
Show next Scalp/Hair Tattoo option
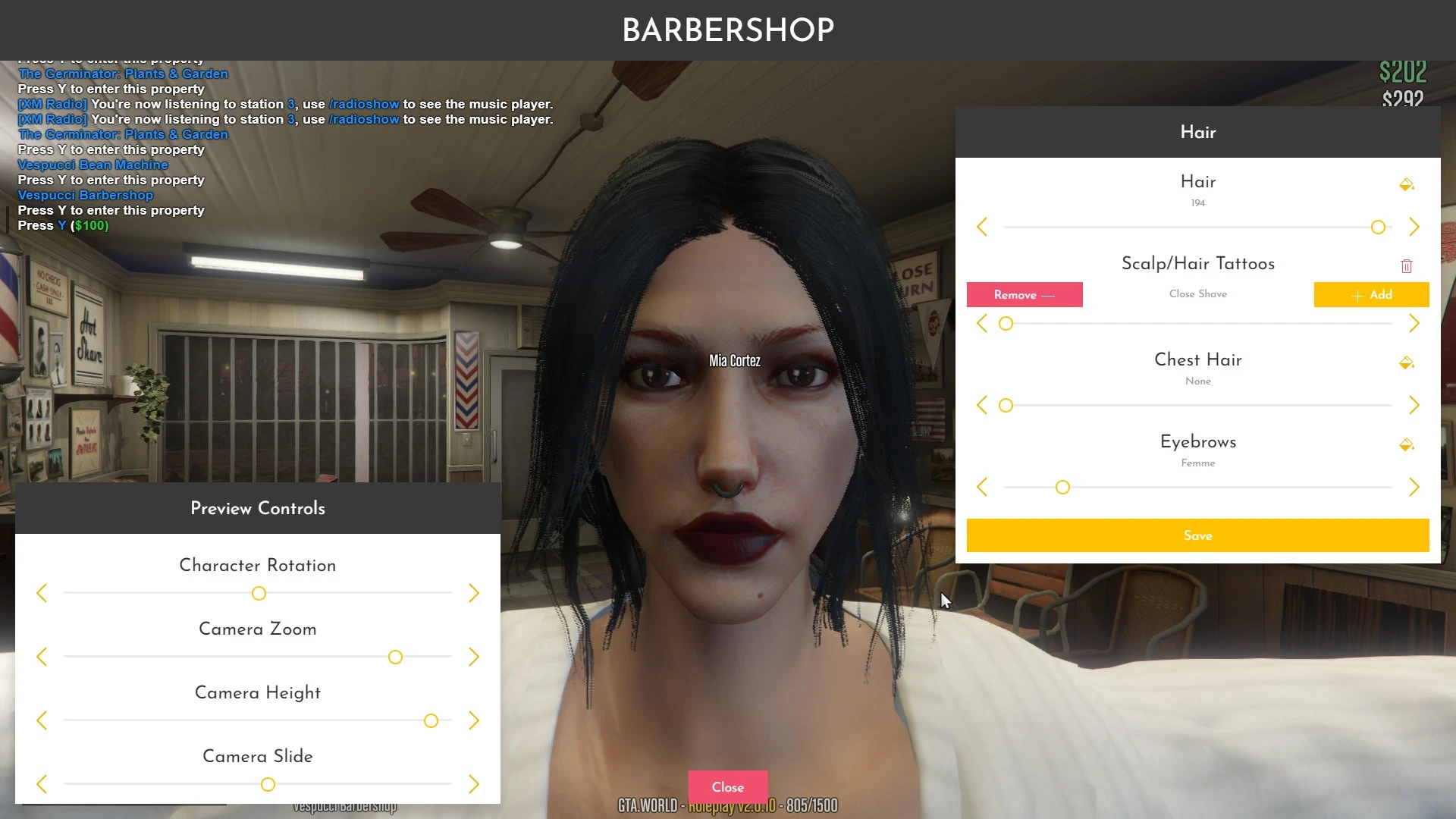[x=1414, y=324]
